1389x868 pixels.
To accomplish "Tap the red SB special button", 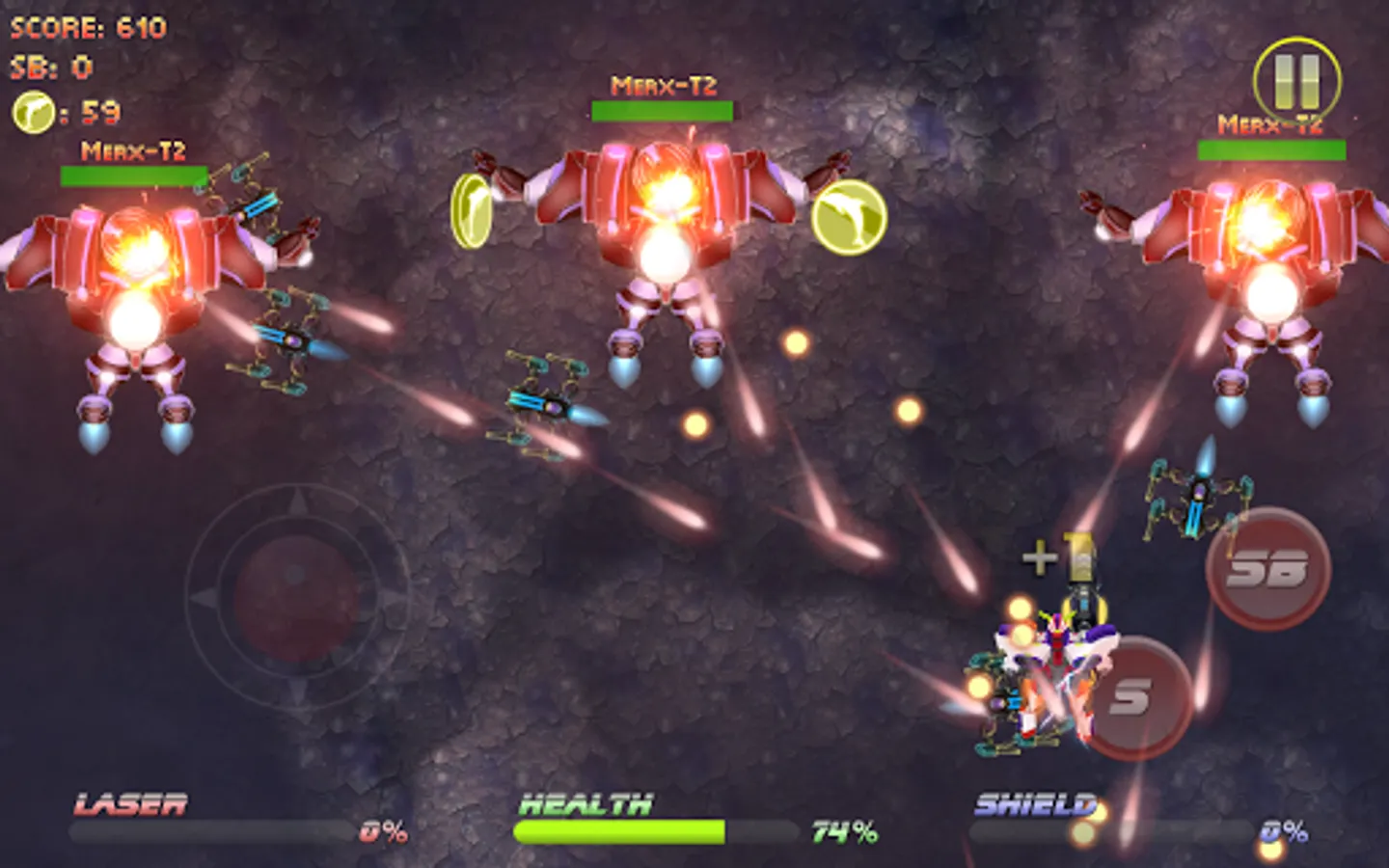I will [x=1267, y=569].
